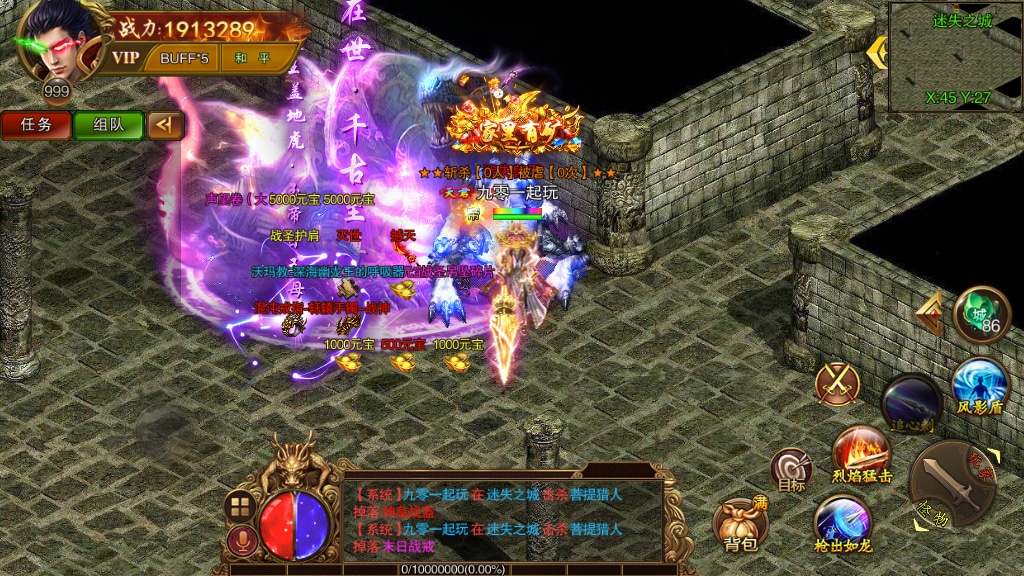Toggle the crossed swords auto-battle icon
1024x576 pixels.
[x=837, y=383]
